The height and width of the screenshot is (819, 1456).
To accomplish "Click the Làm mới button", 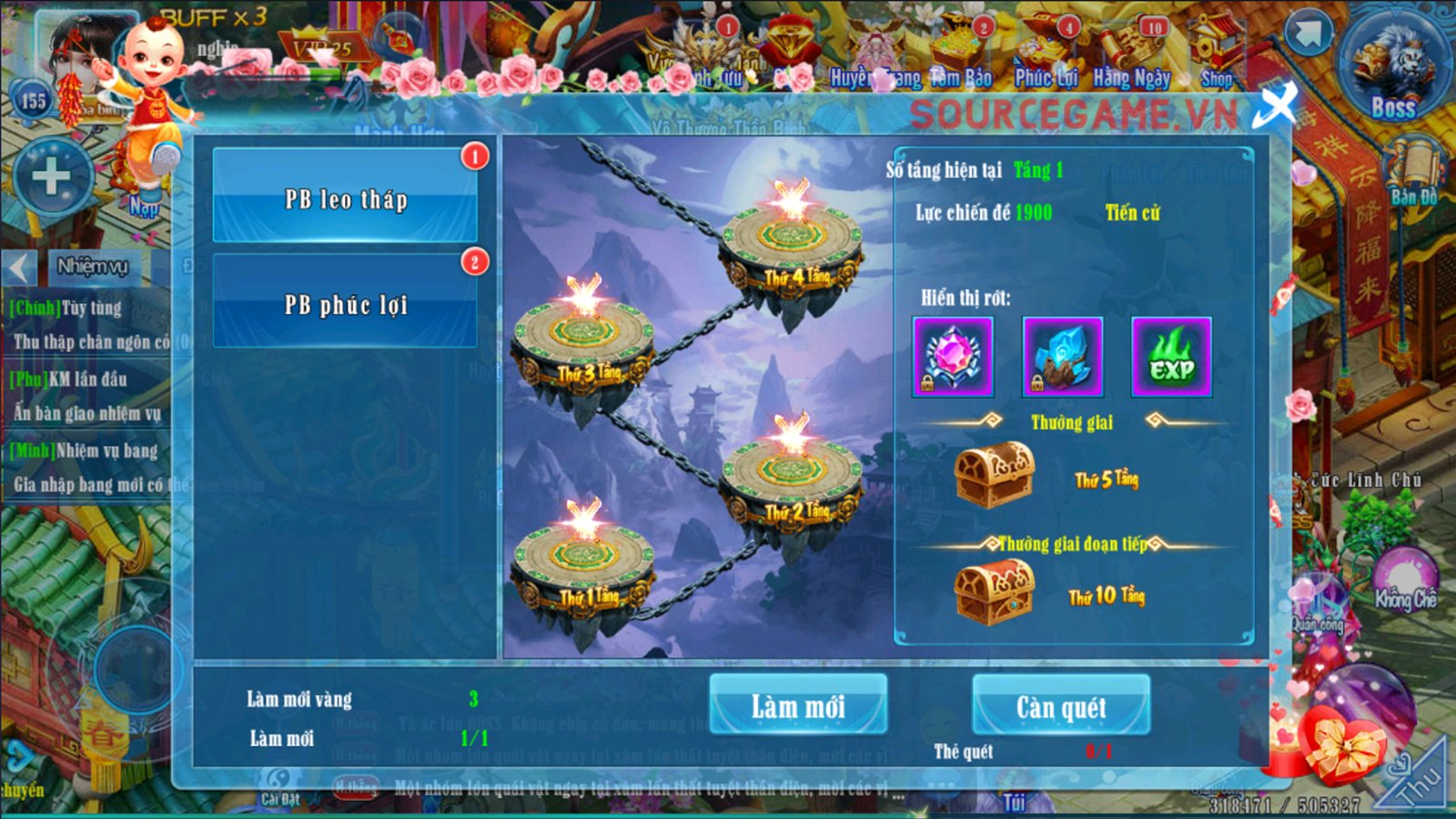I will [798, 705].
